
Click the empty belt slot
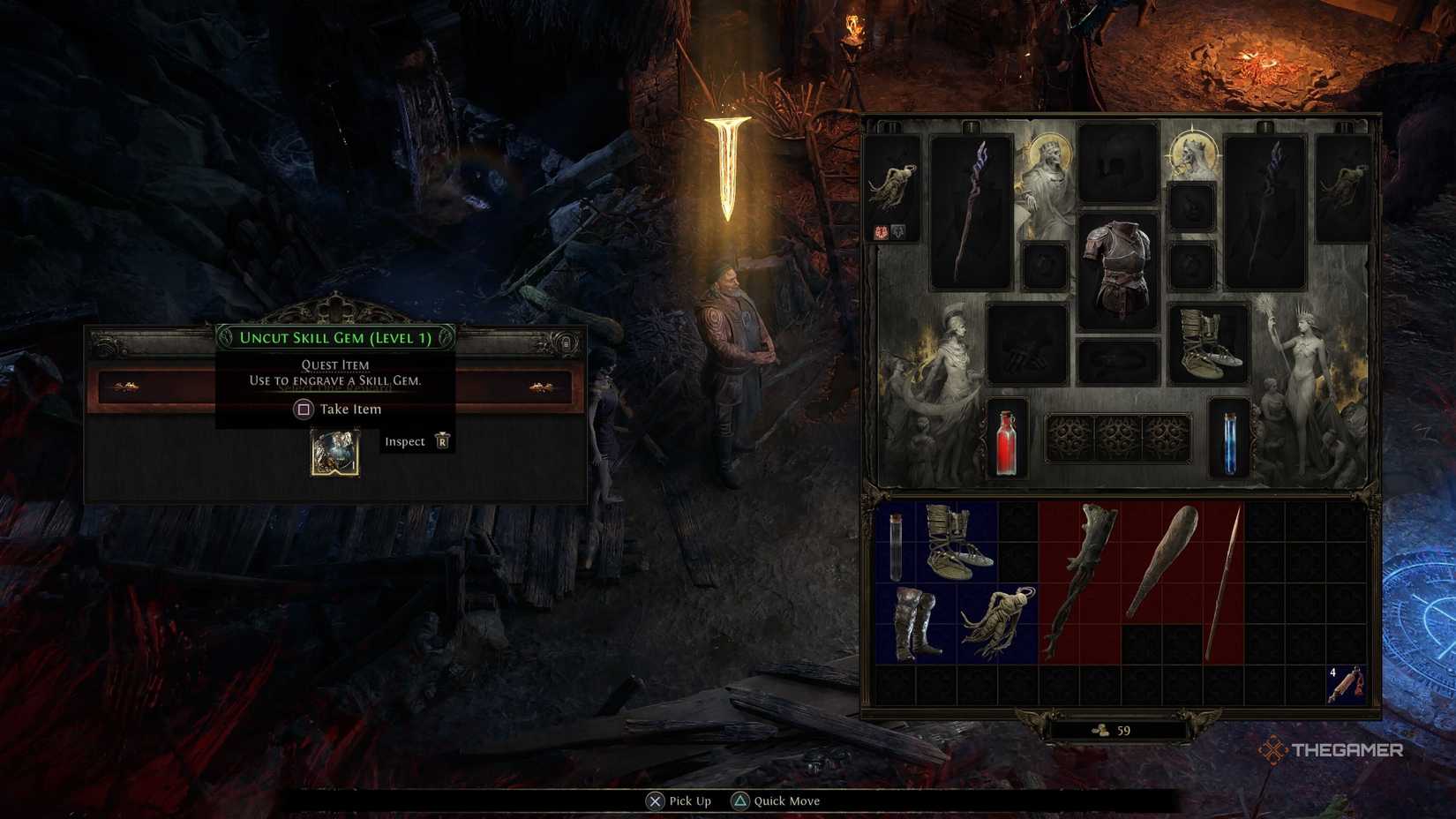click(1117, 360)
